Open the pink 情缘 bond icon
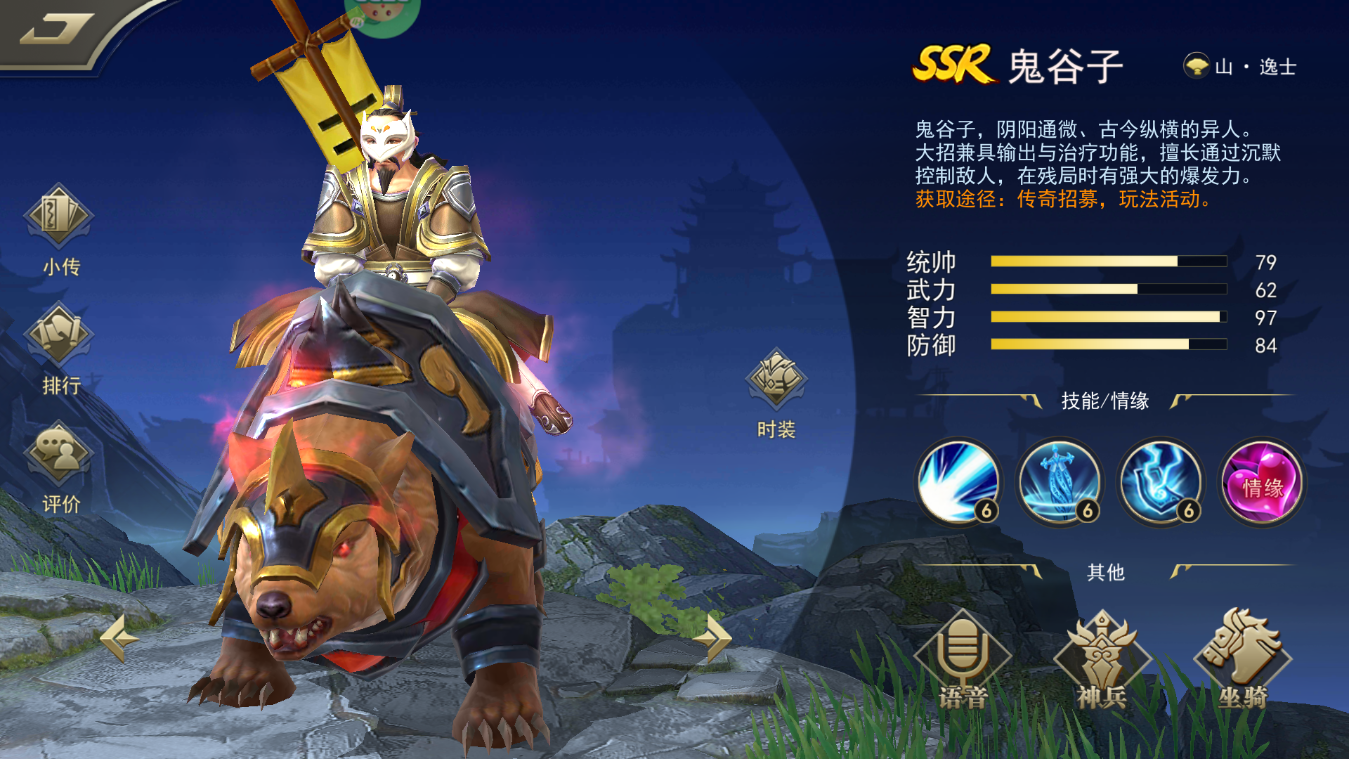This screenshot has width=1349, height=759. point(1262,482)
